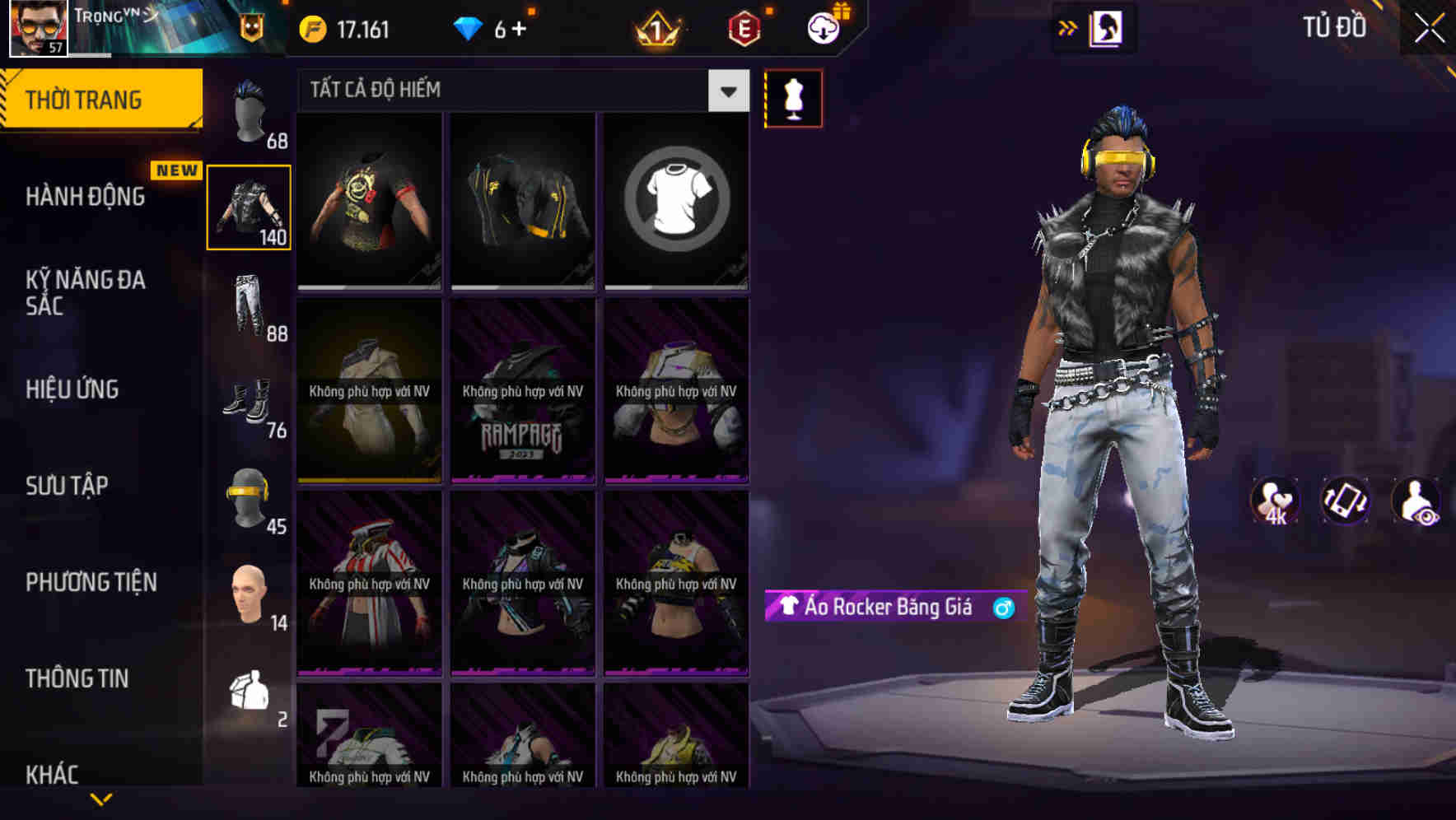The width and height of the screenshot is (1456, 820).
Task: Open the character profile card icon top right
Action: tap(1107, 27)
